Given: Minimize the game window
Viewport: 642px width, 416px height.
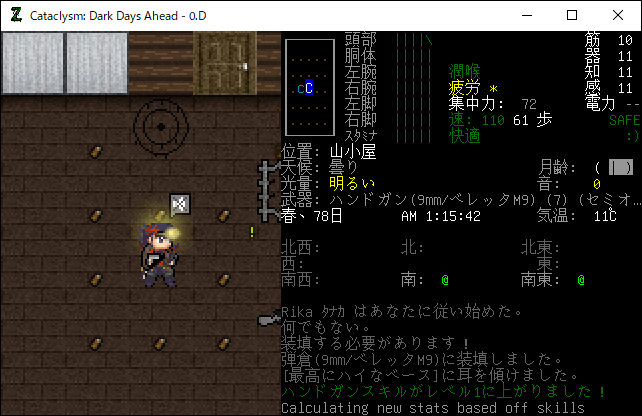Looking at the screenshot, I should tap(526, 15).
